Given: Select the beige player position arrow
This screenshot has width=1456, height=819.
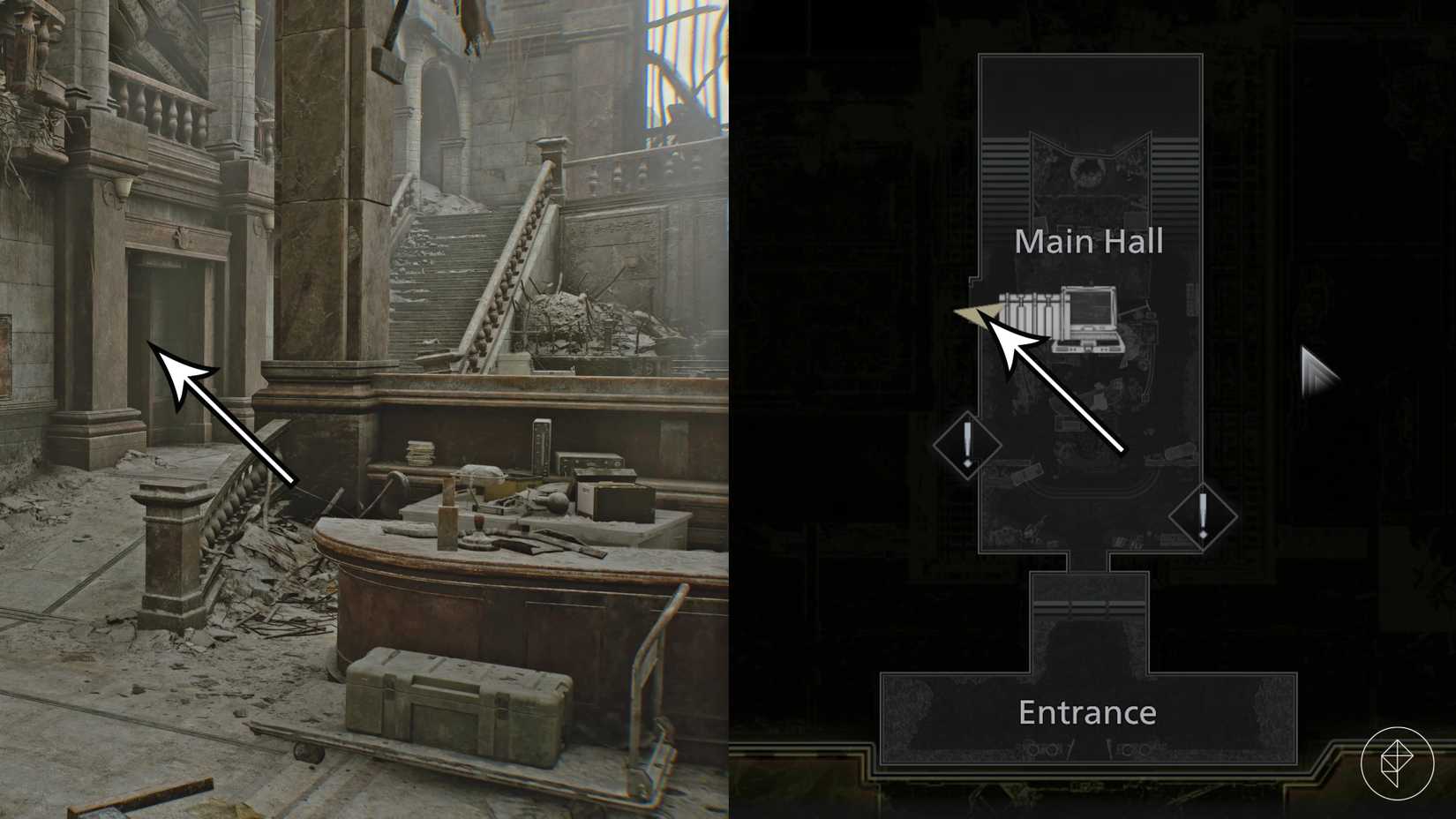Looking at the screenshot, I should point(979,316).
